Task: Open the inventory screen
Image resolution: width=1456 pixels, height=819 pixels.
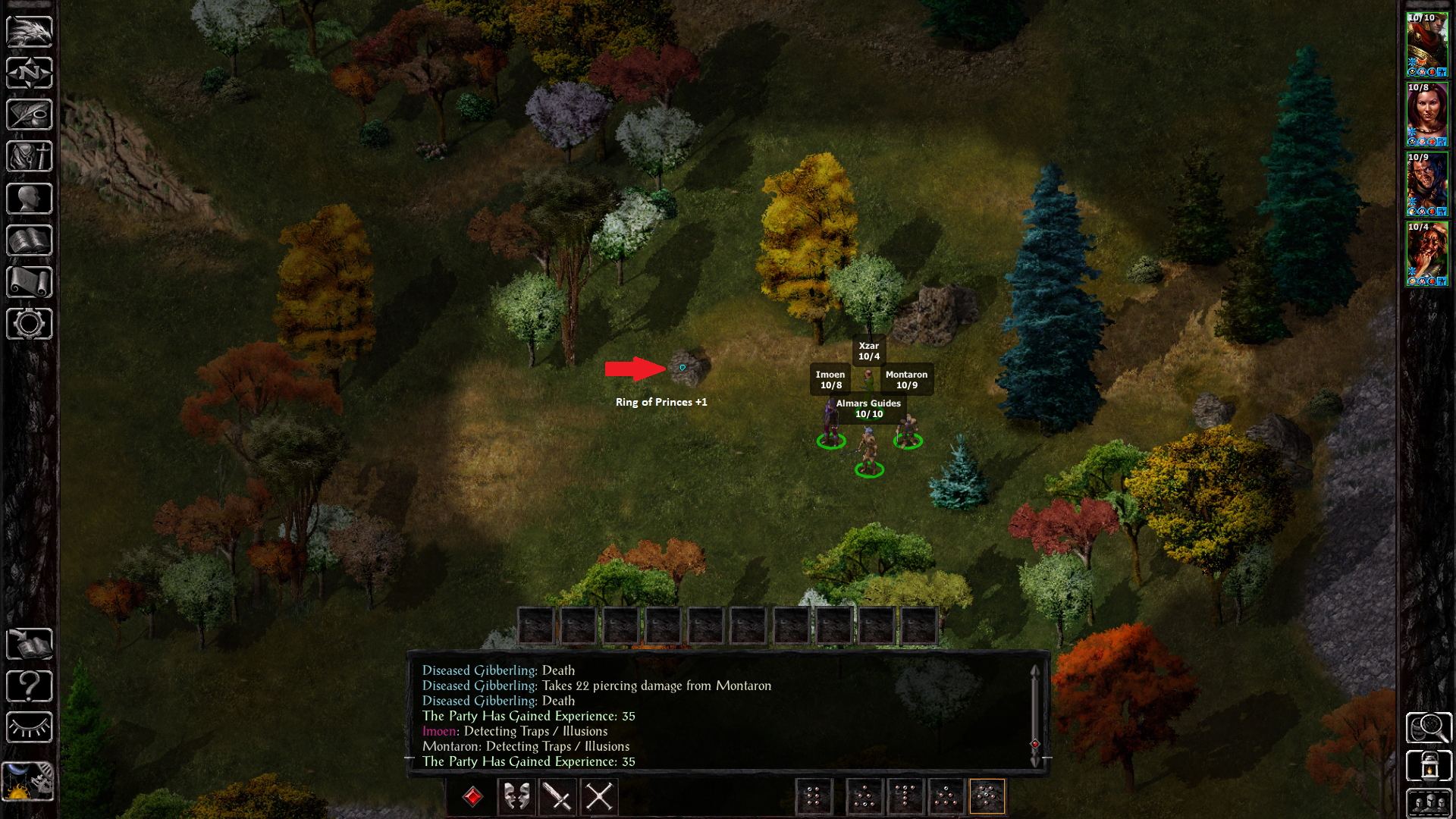Action: click(x=30, y=157)
